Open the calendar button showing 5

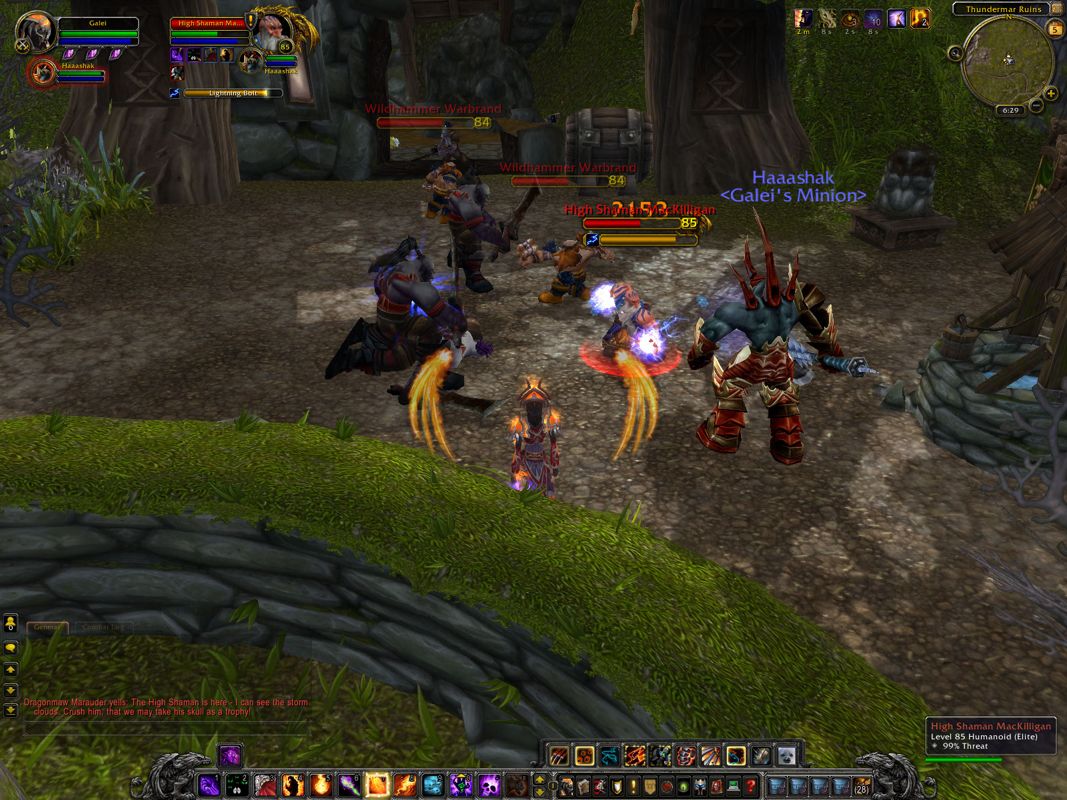point(1053,29)
